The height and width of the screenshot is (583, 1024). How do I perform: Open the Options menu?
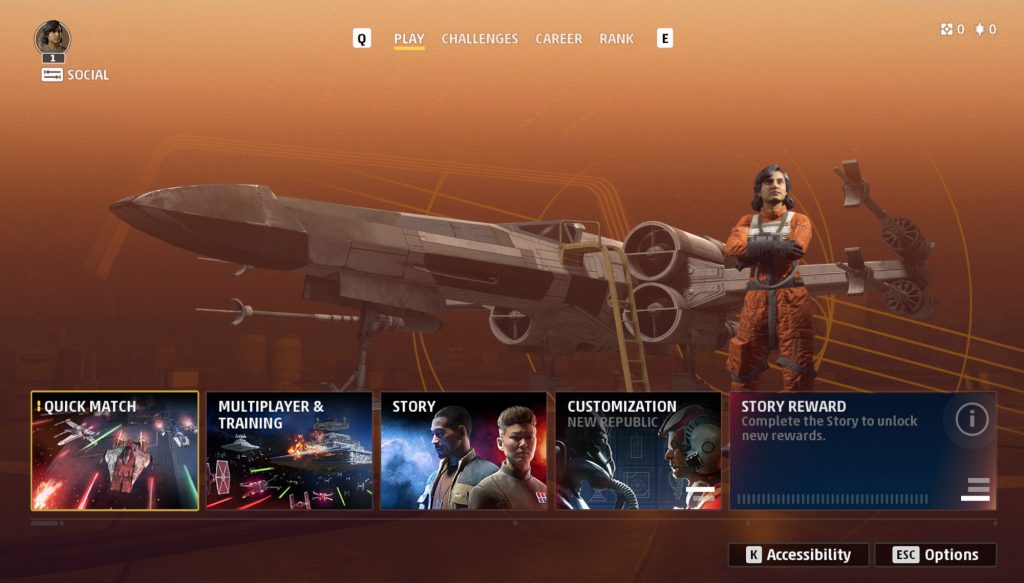coord(935,555)
